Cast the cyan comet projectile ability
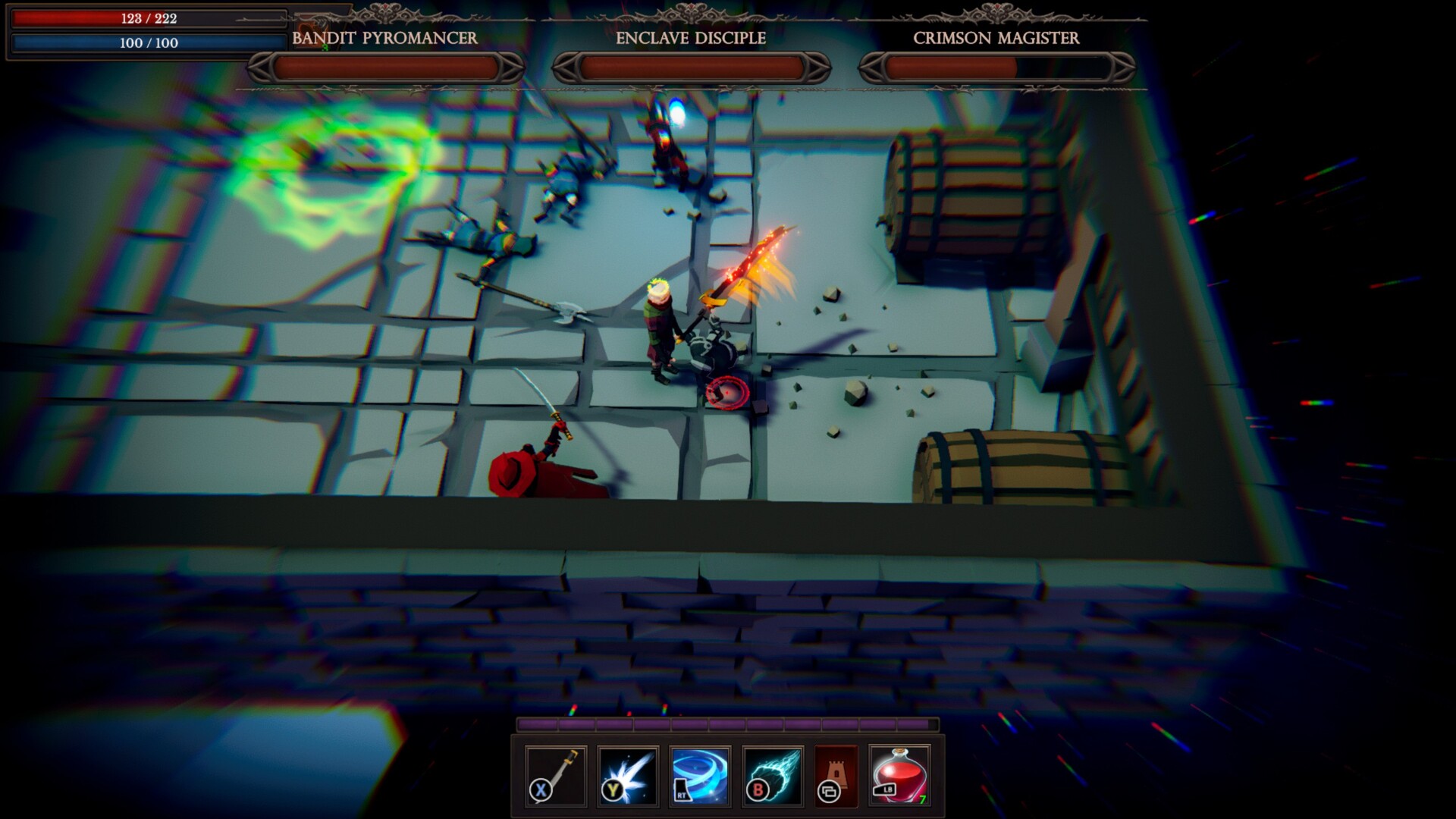The image size is (1456, 819). 773,776
